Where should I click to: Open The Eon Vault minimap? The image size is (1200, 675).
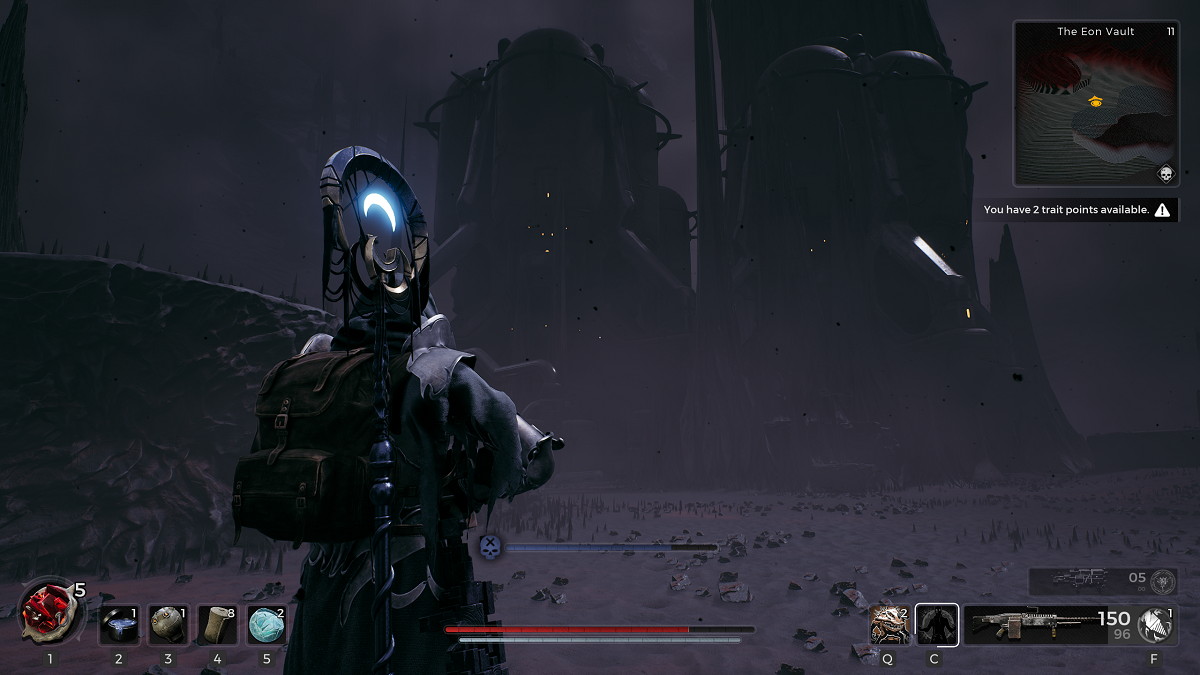point(1096,104)
